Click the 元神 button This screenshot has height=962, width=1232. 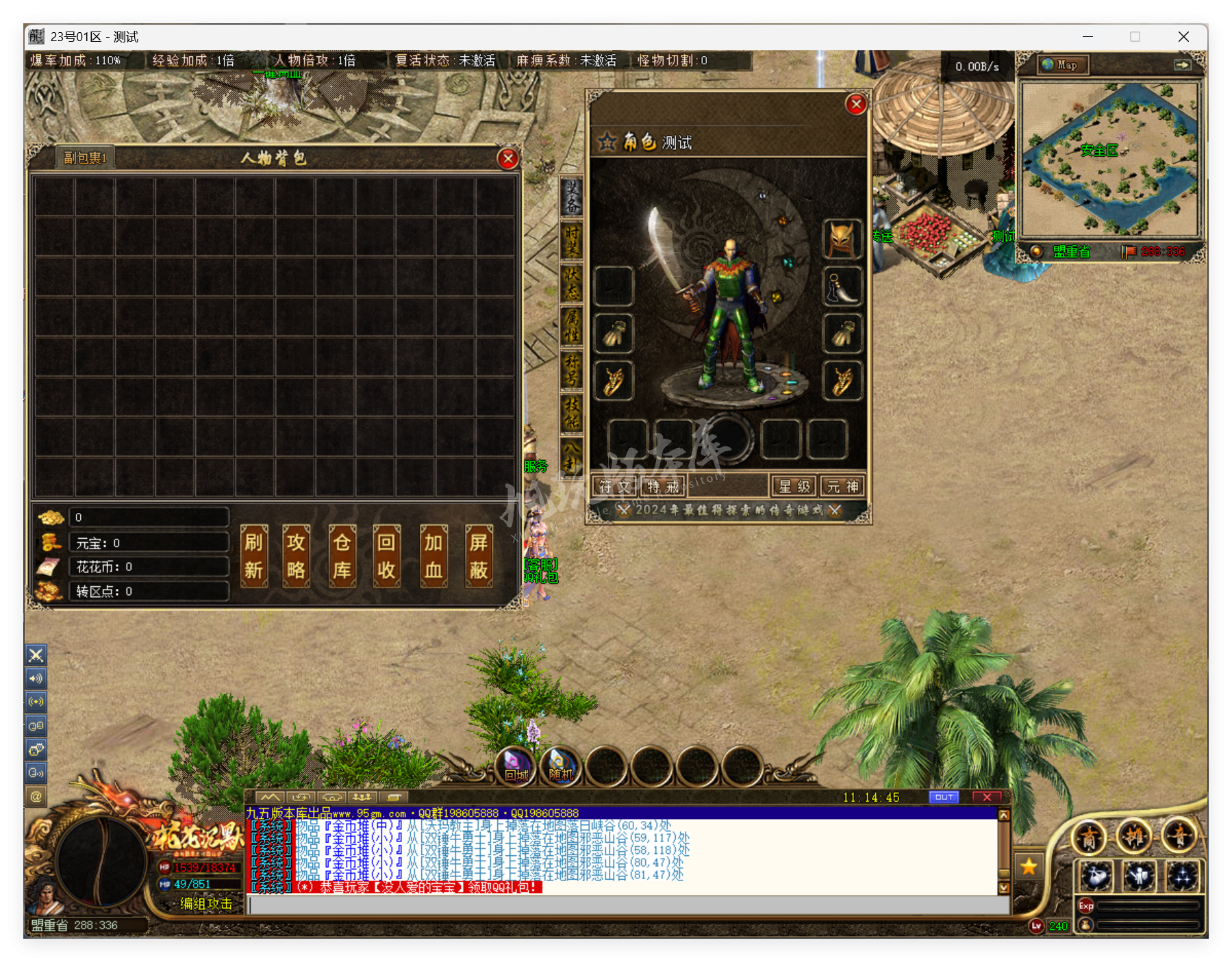pyautogui.click(x=842, y=486)
